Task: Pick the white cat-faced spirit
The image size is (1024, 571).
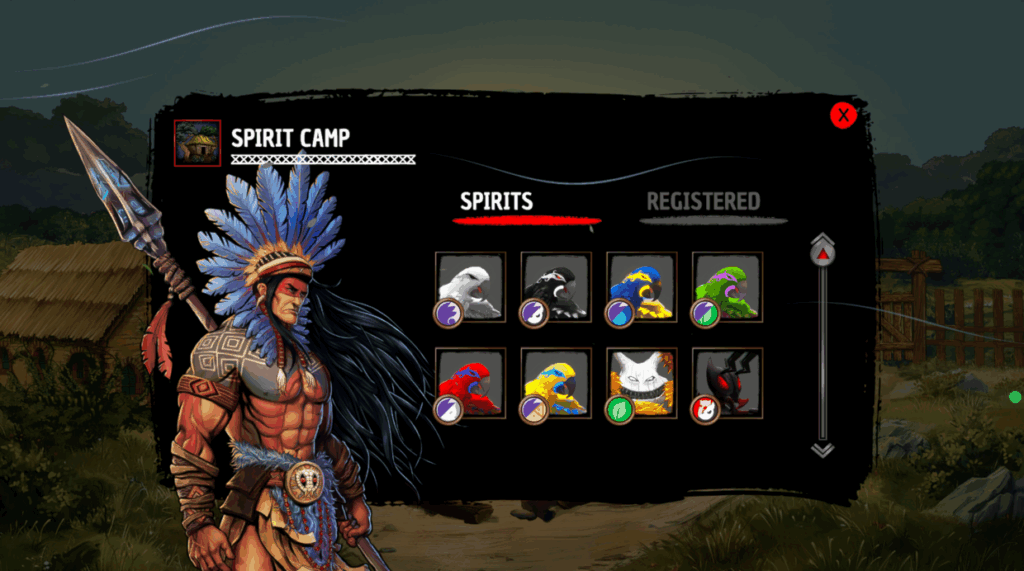Action: pyautogui.click(x=642, y=383)
